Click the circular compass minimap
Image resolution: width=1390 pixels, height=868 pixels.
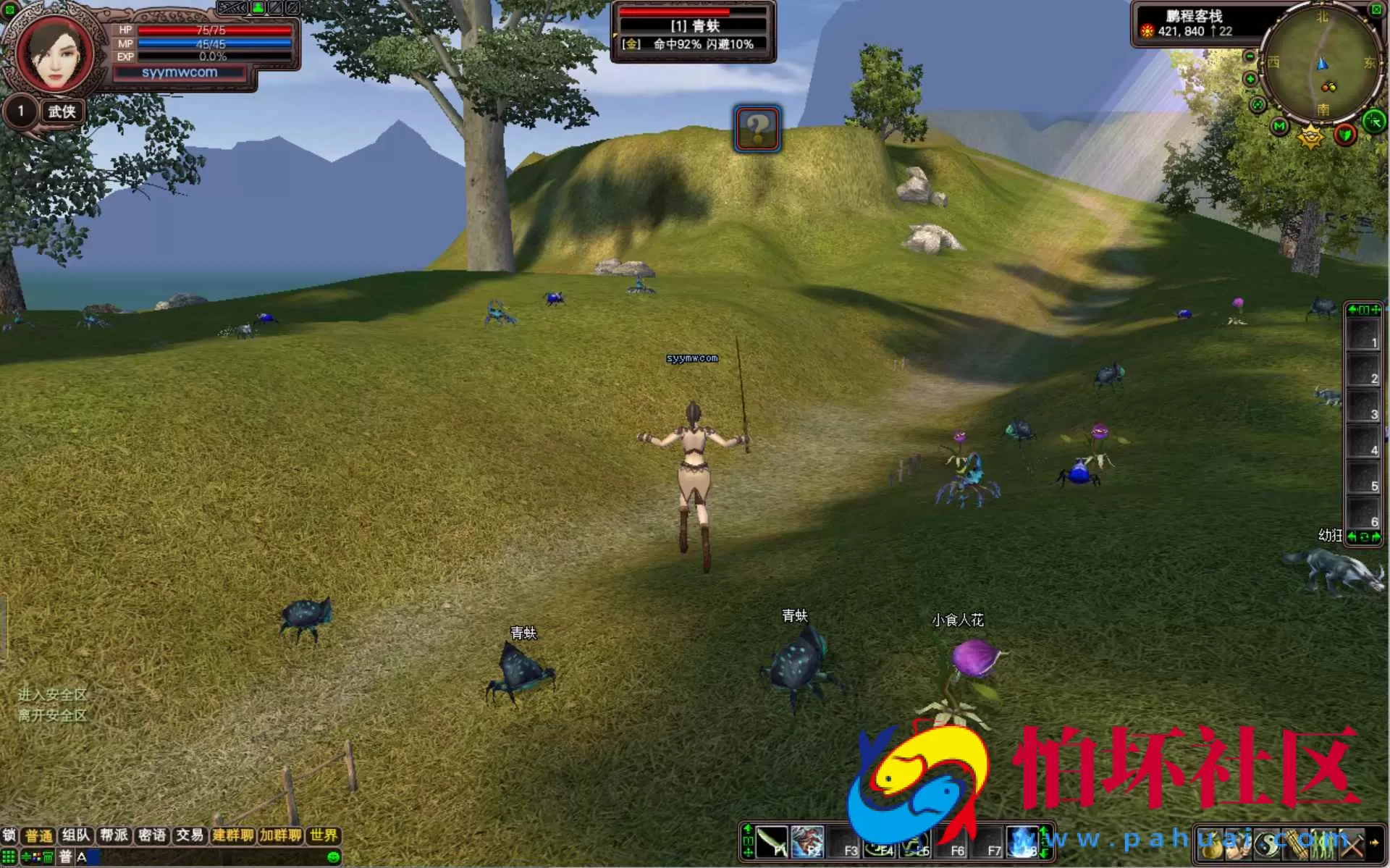tap(1322, 65)
